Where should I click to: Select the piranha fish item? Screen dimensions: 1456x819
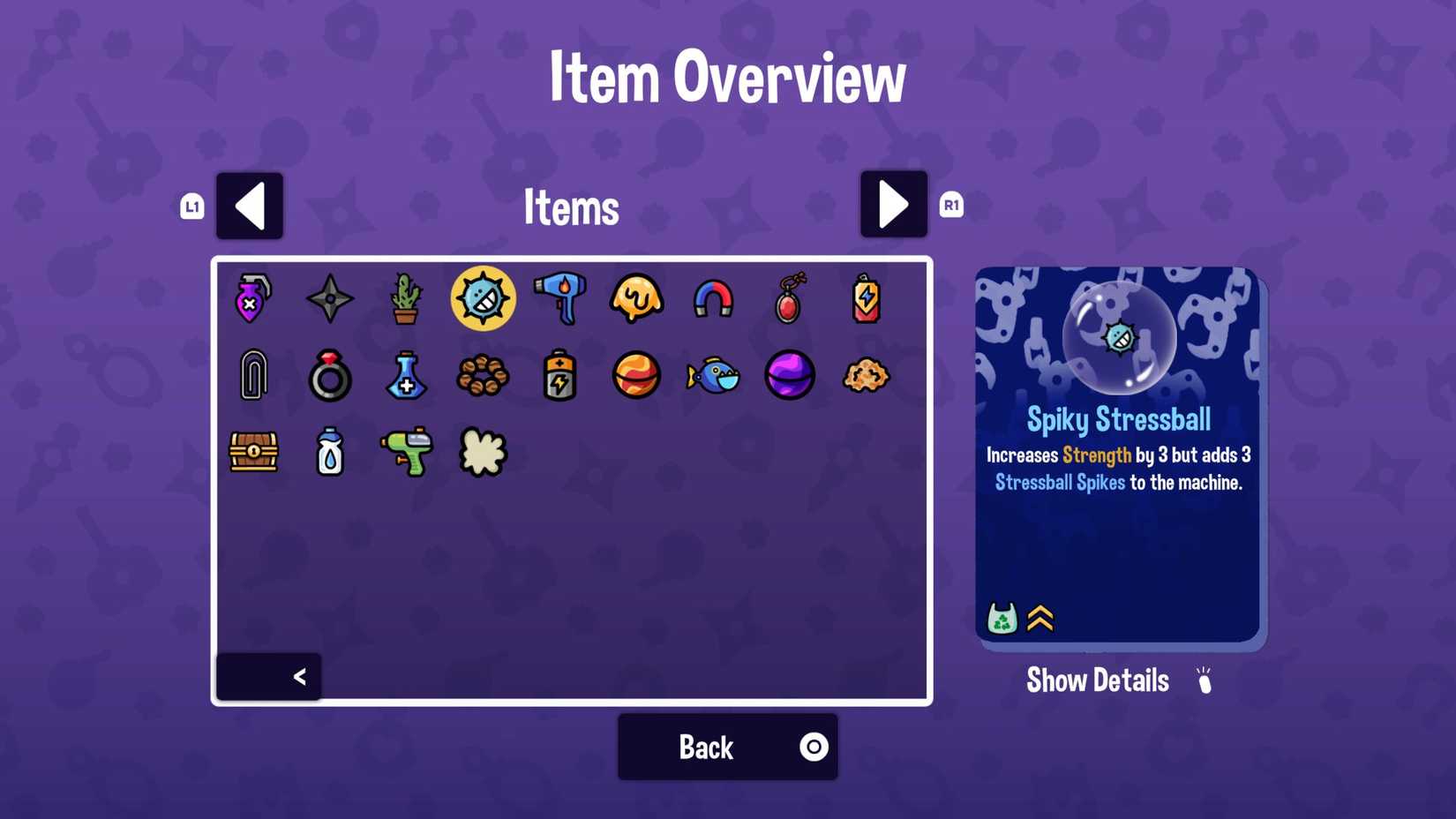point(713,376)
